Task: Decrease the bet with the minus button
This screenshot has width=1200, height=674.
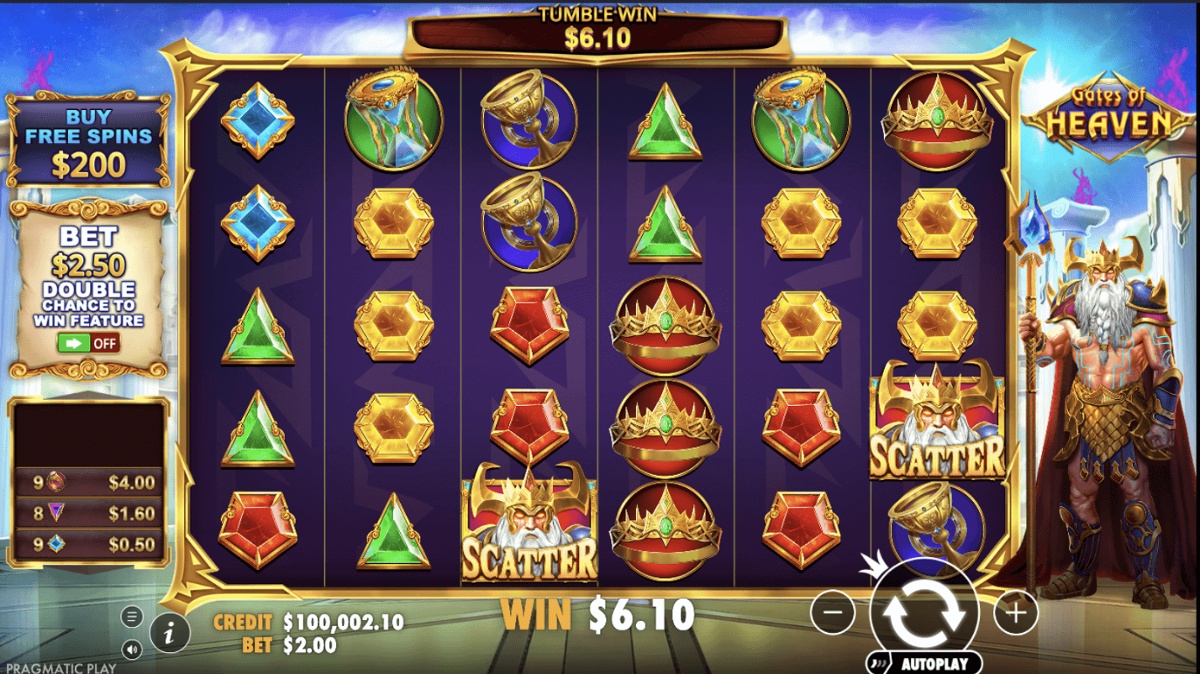Action: pos(833,612)
